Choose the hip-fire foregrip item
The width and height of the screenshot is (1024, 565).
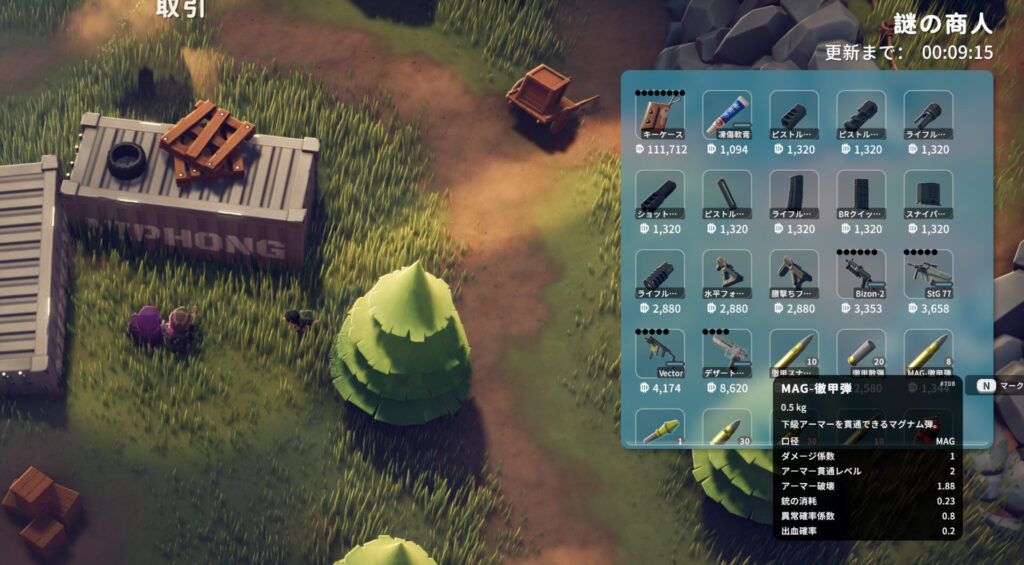point(794,274)
